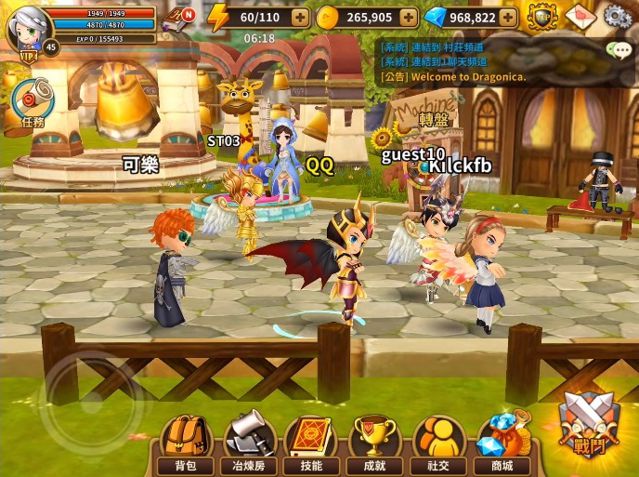Start battle with the 戰鬥 crossed swords

tap(586, 425)
